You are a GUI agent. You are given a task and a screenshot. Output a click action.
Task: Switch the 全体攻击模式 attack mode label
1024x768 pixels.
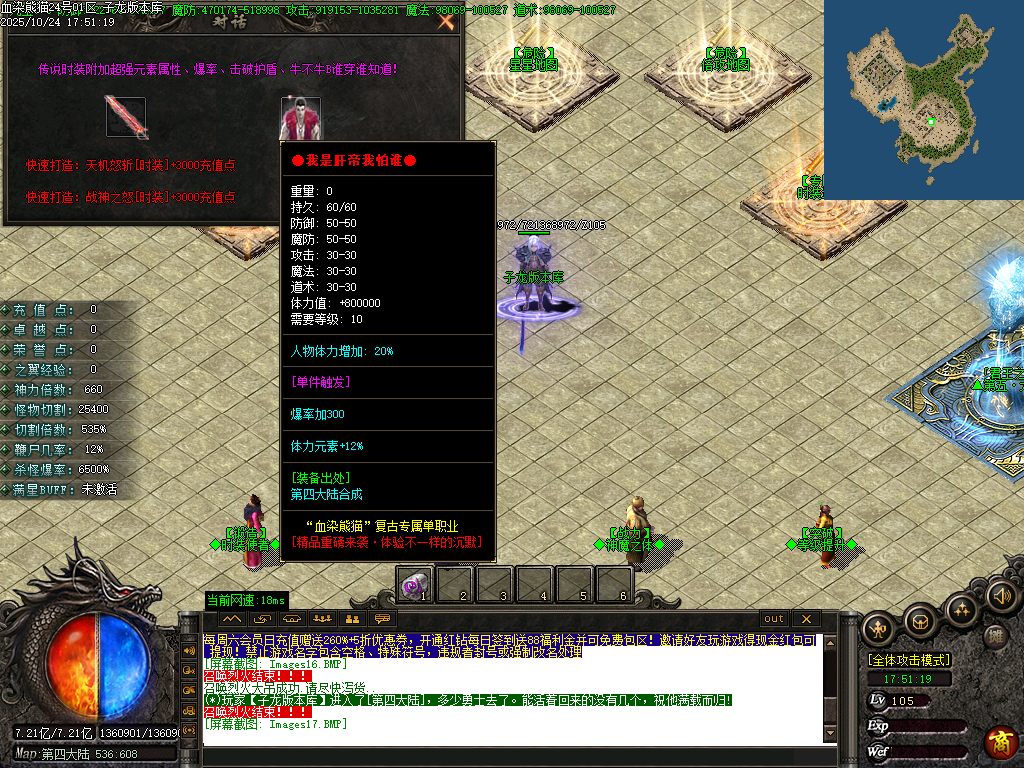(908, 660)
